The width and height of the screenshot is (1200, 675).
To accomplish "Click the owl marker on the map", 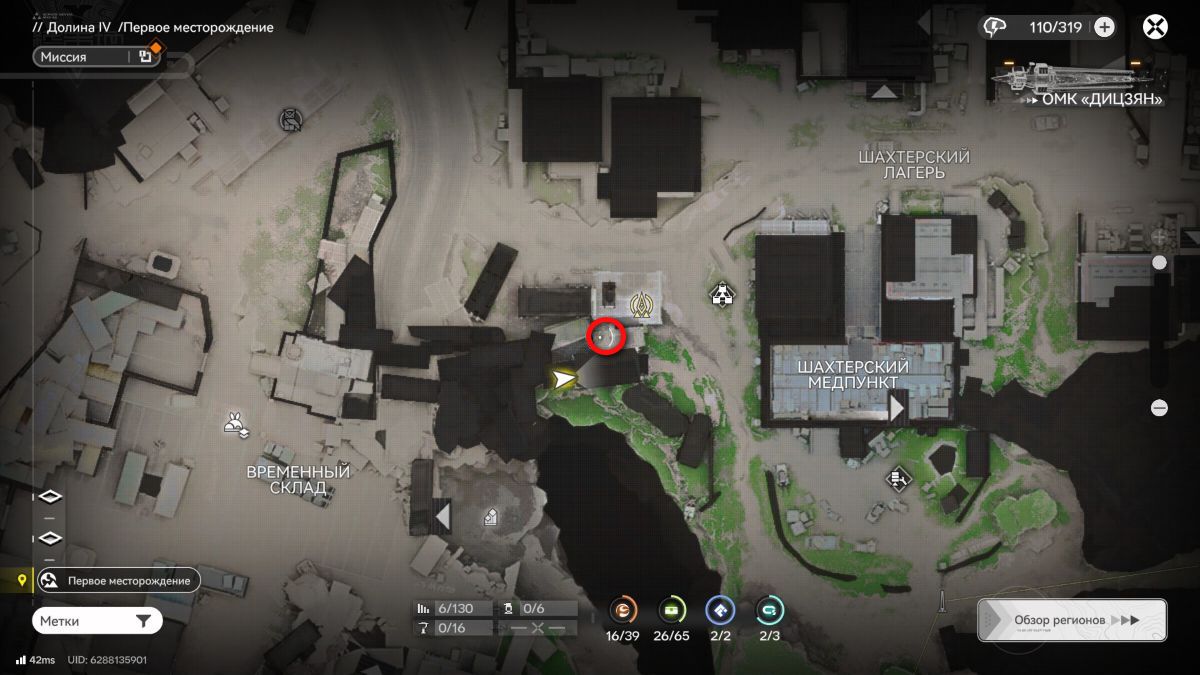I will tap(291, 121).
